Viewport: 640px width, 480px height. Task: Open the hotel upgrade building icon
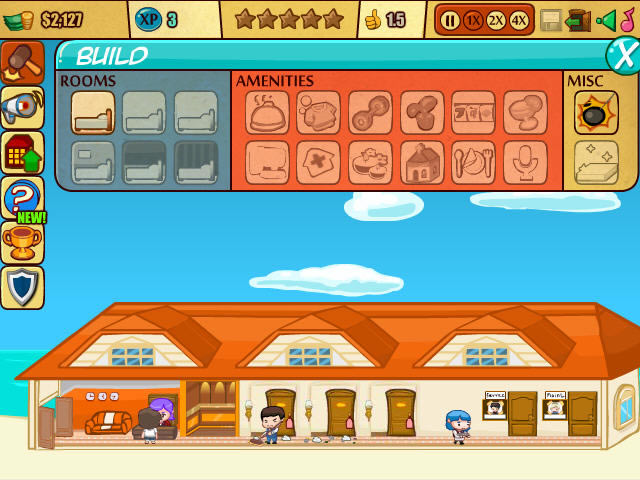point(22,153)
